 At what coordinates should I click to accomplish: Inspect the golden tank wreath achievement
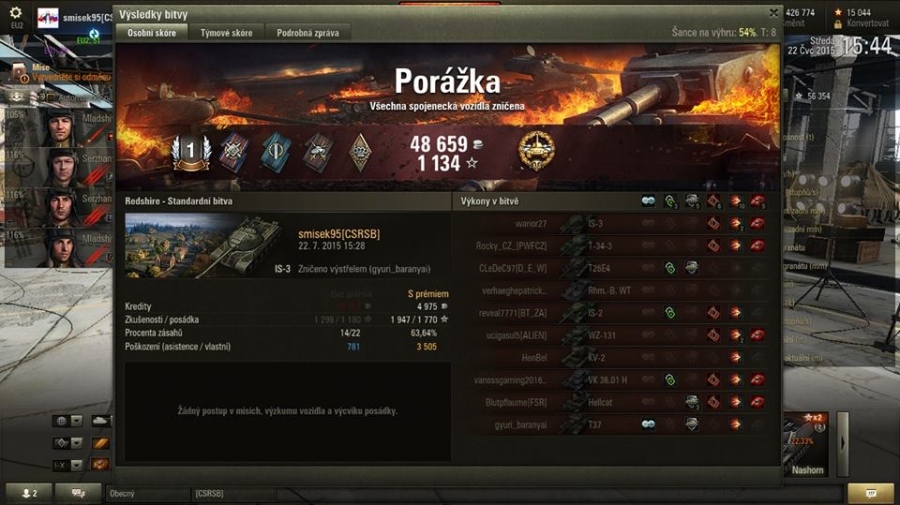tap(537, 151)
